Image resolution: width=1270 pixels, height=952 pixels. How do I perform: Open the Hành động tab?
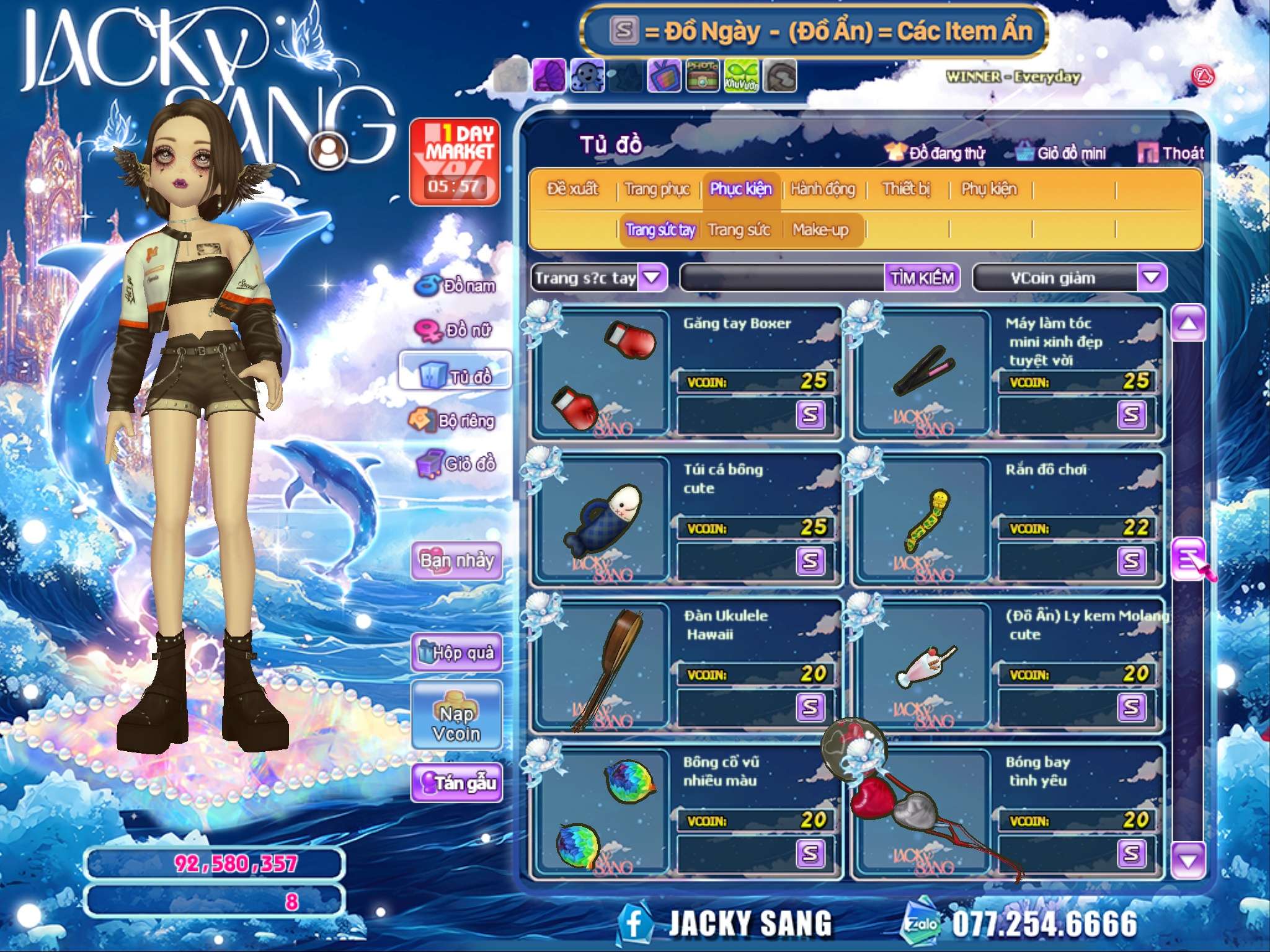point(823,188)
